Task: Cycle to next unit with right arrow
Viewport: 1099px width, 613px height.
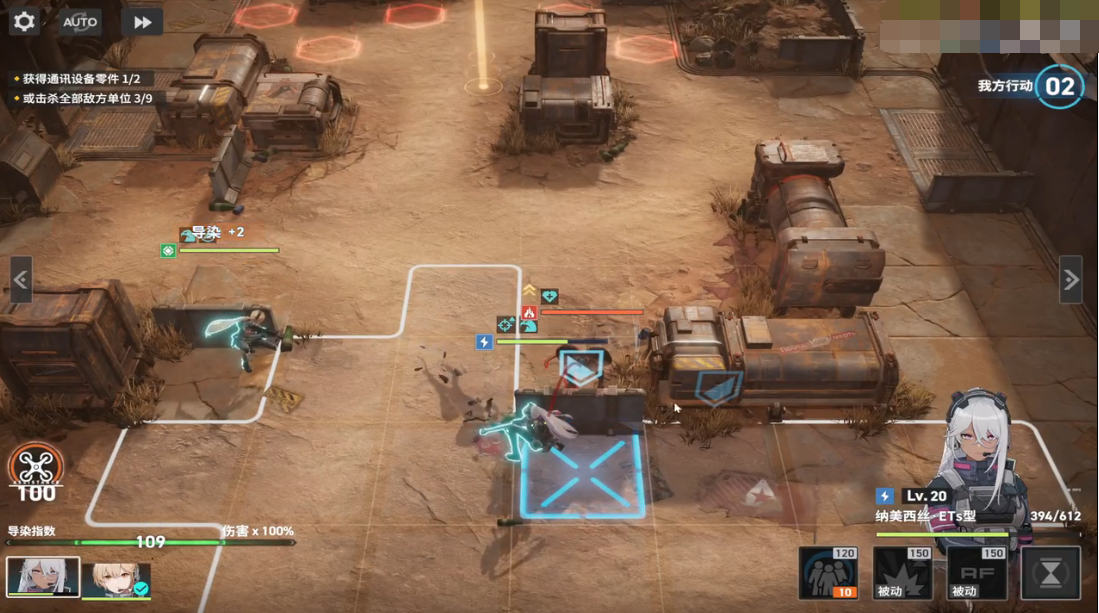Action: pyautogui.click(x=1070, y=280)
